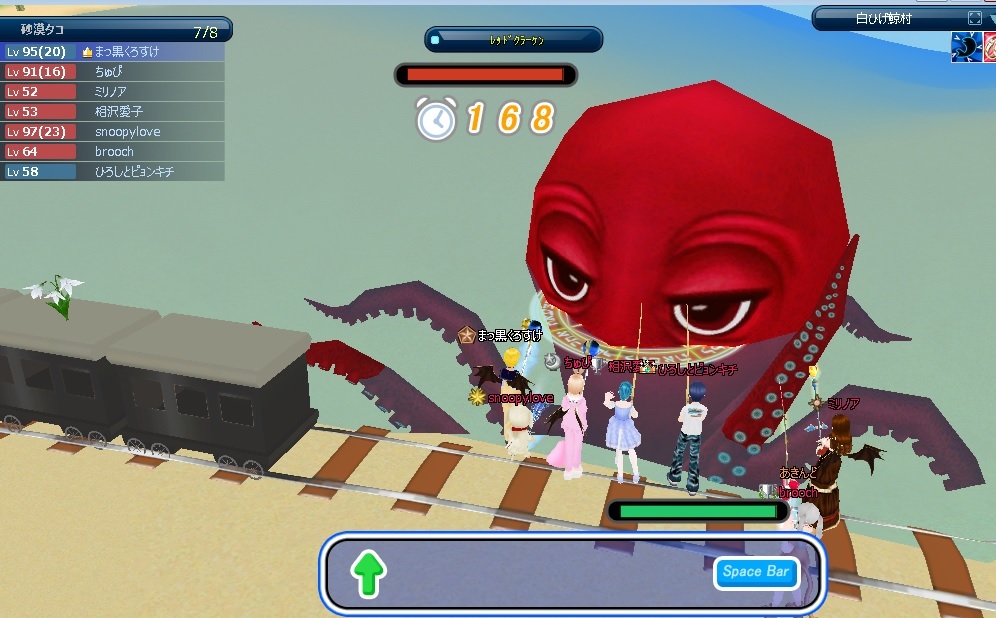Click the red status icon at top right
The image size is (996, 618).
click(988, 47)
